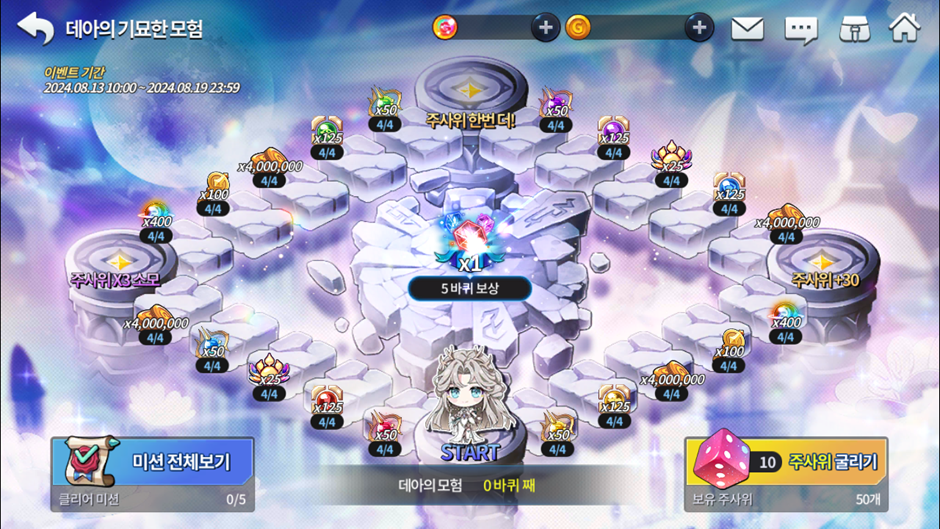The height and width of the screenshot is (529, 940).
Task: Open 미션 전체보기 mission list
Action: 152,462
